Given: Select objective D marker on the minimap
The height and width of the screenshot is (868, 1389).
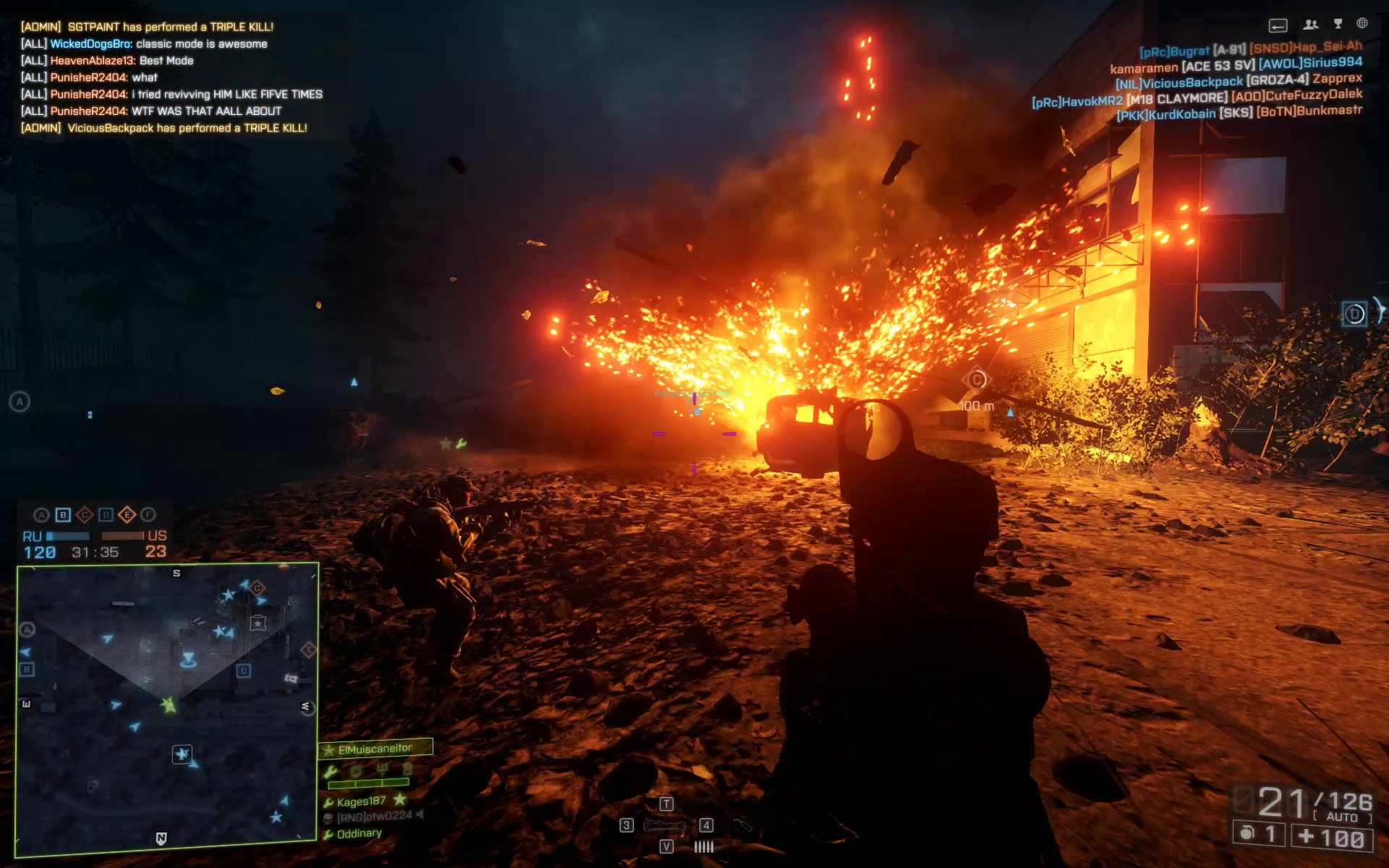Looking at the screenshot, I should [x=244, y=671].
